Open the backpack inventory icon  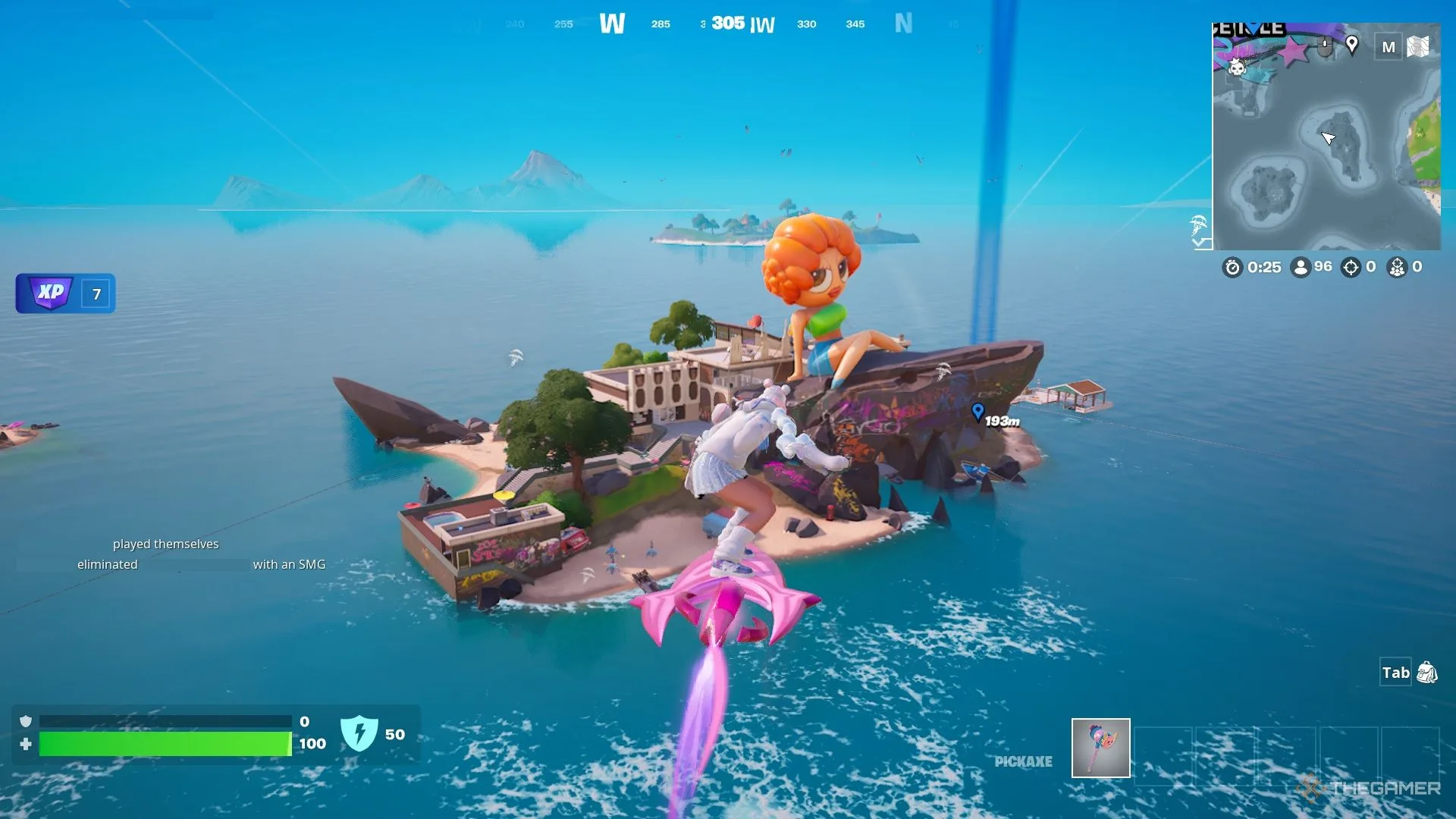coord(1426,673)
